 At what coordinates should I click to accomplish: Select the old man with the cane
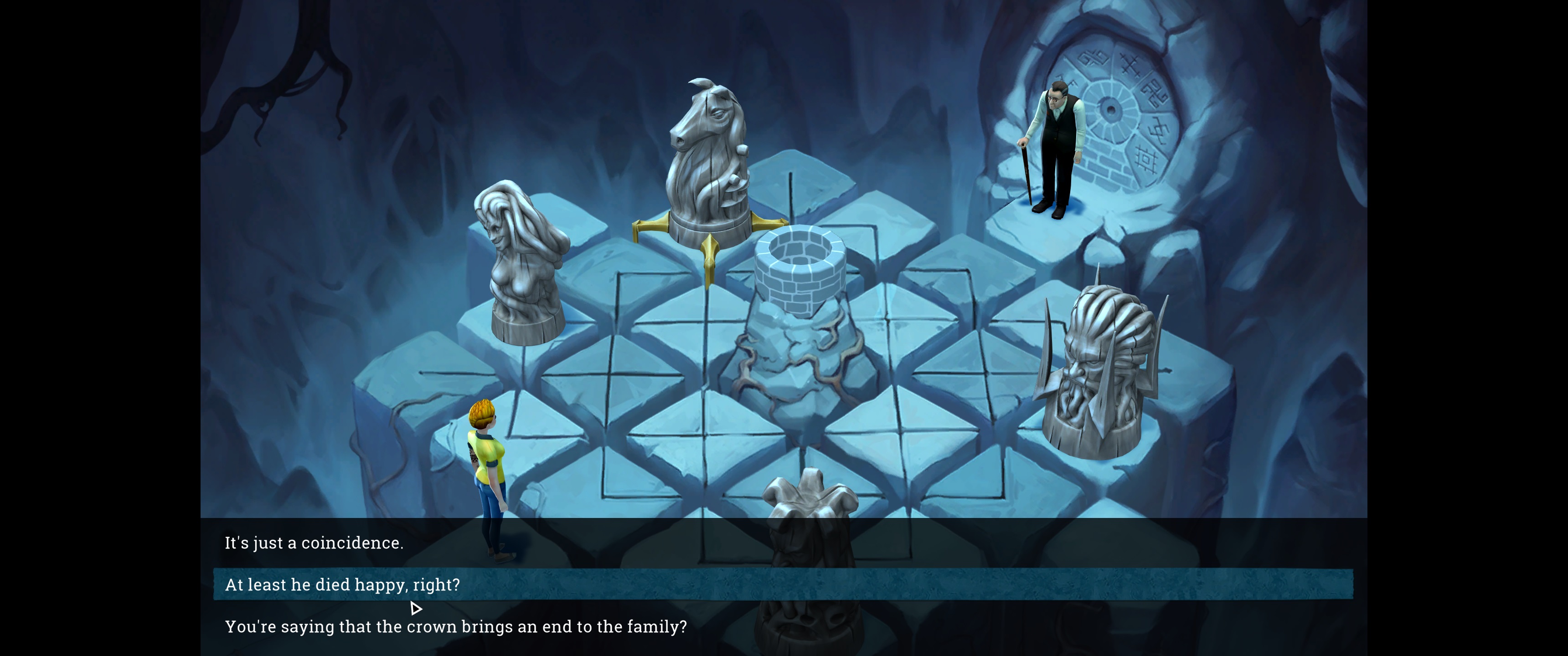(1053, 146)
